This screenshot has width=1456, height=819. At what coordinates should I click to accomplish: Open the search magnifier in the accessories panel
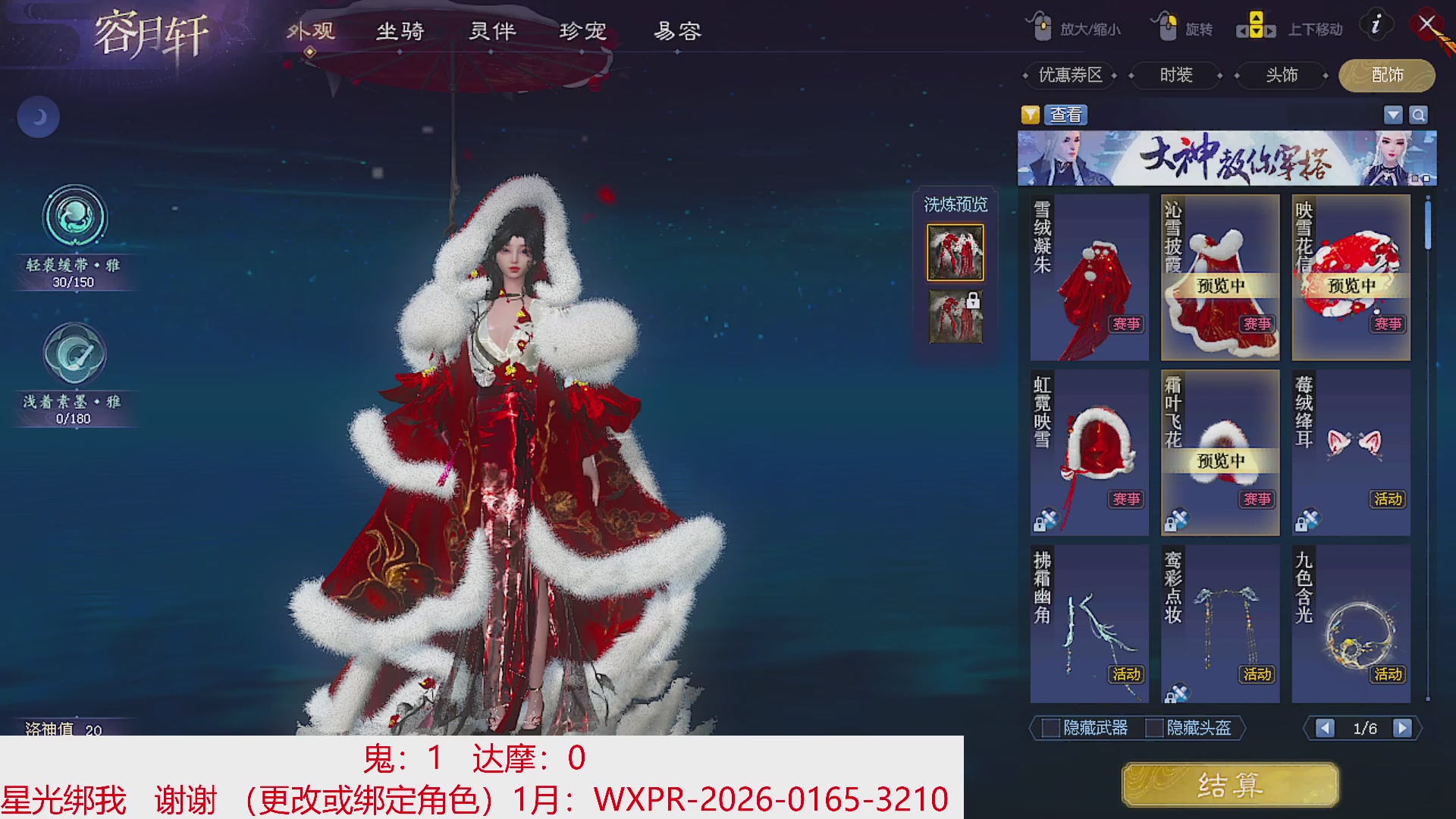click(x=1419, y=115)
